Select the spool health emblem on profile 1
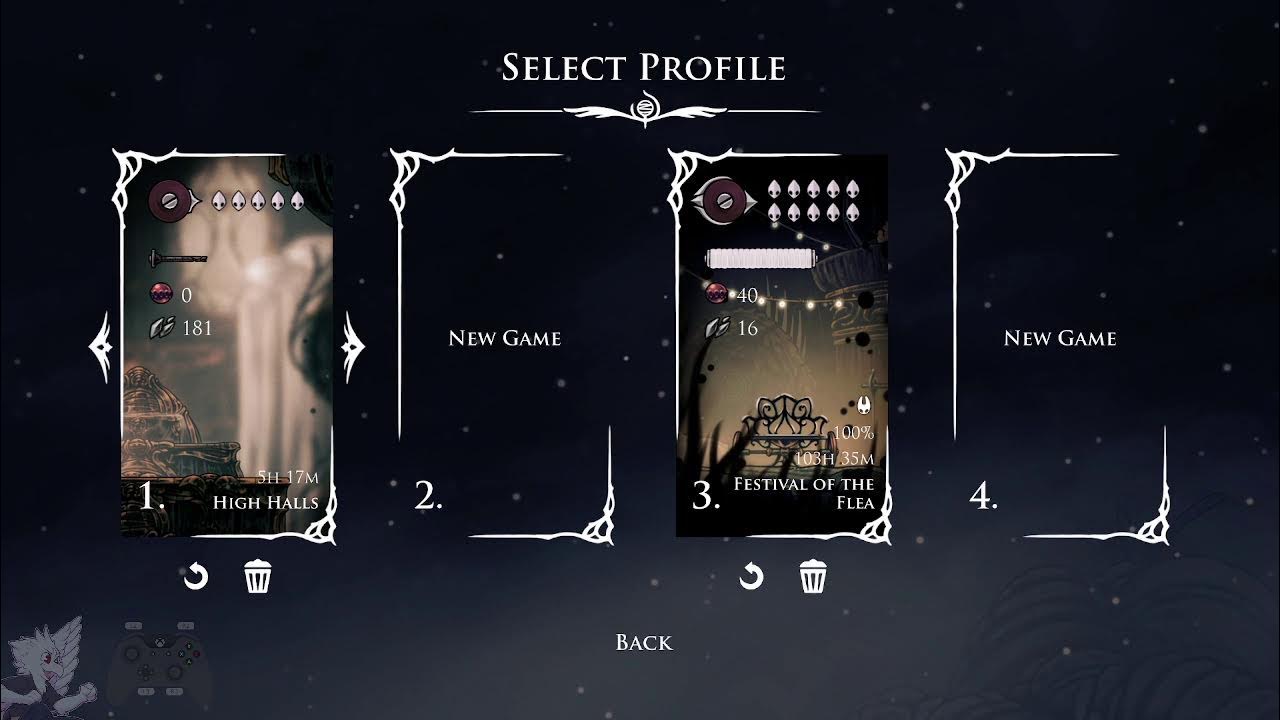The image size is (1280, 720). point(169,201)
